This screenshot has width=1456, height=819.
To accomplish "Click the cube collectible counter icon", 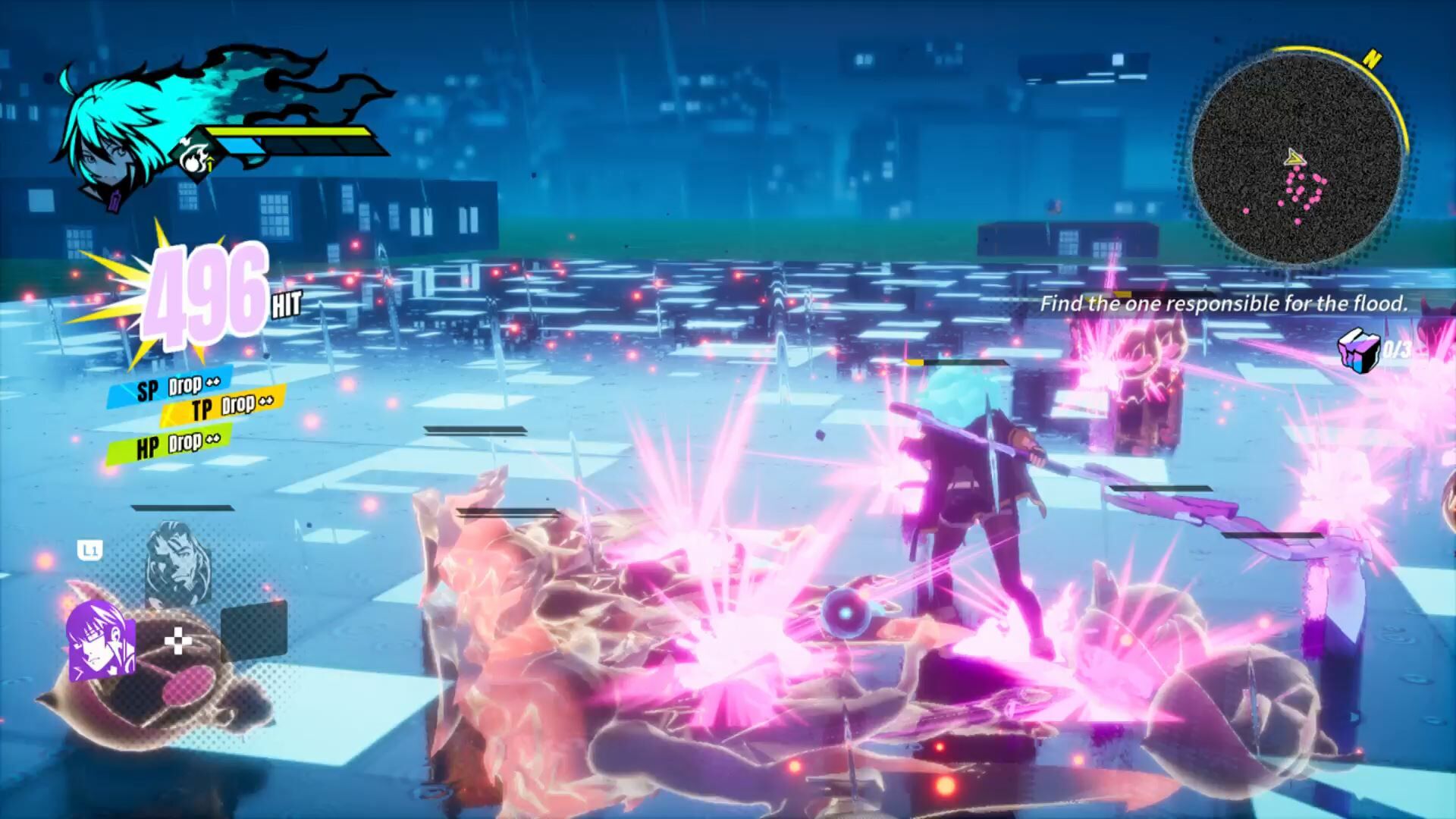I will pos(1358,350).
